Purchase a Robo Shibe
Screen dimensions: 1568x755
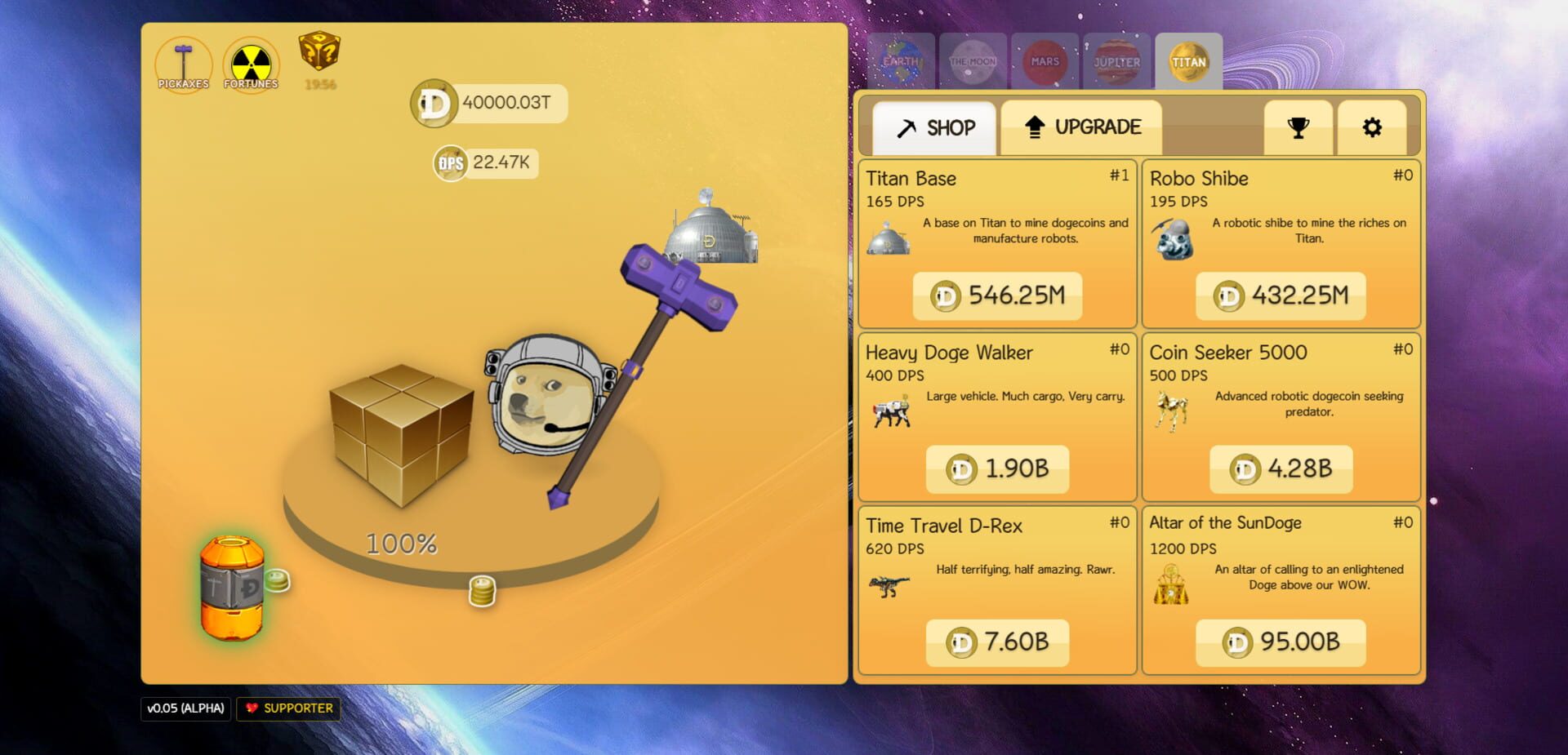(x=1281, y=295)
